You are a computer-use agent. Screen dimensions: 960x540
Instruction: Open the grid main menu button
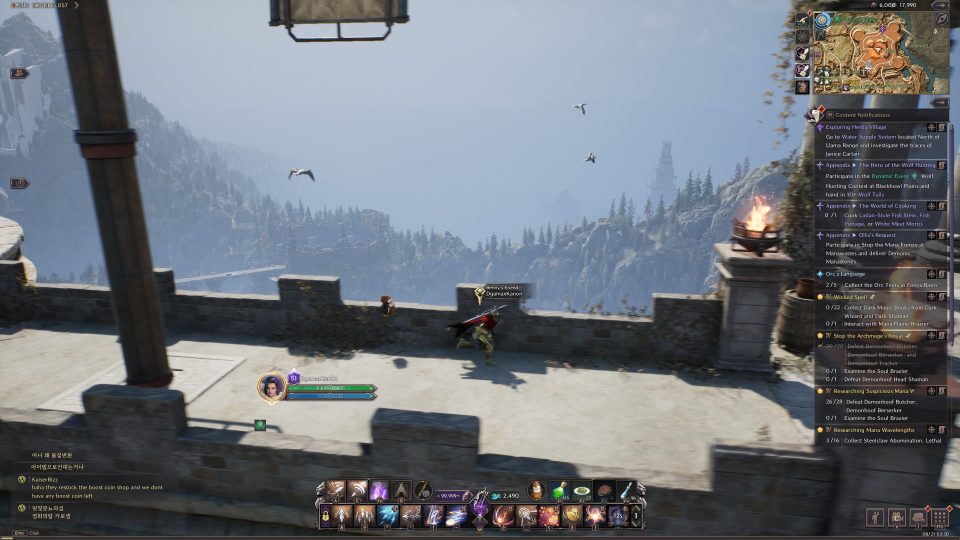(939, 518)
